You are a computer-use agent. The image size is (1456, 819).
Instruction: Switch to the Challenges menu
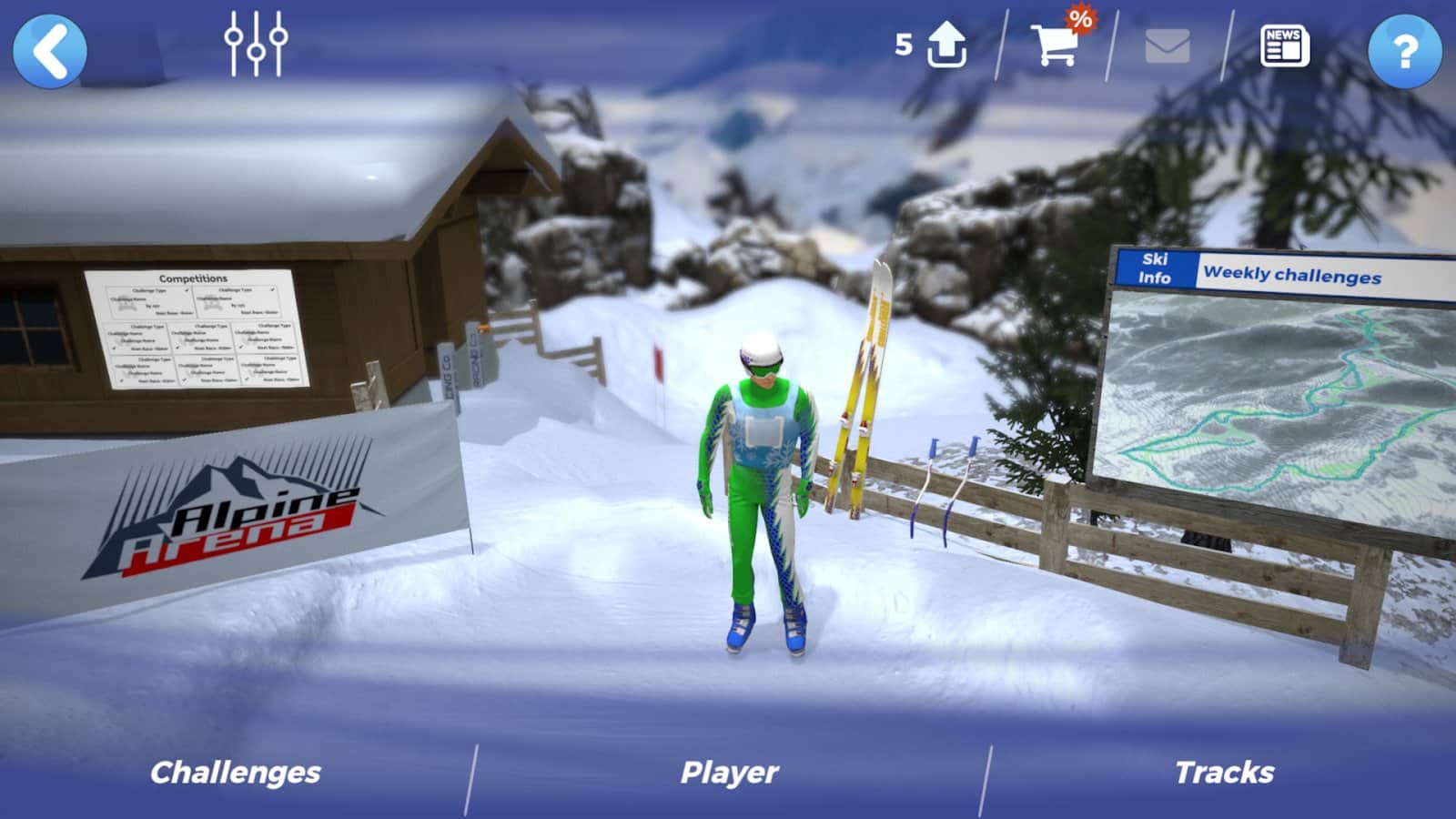point(235,773)
